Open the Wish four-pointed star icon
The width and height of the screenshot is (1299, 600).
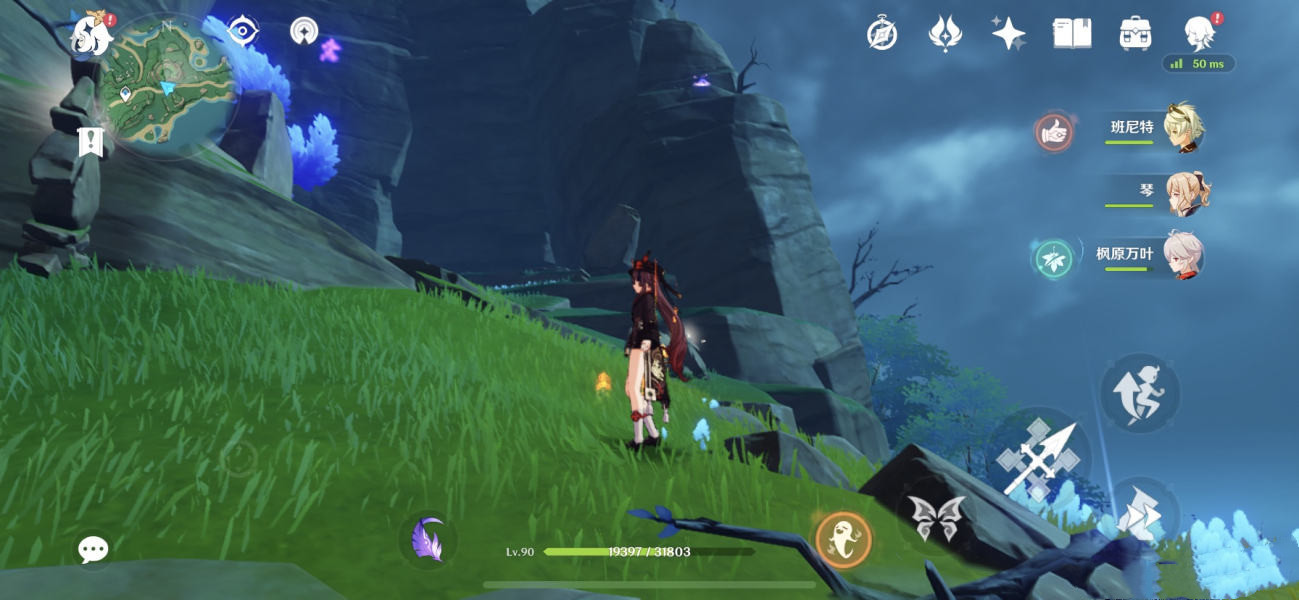[1008, 34]
